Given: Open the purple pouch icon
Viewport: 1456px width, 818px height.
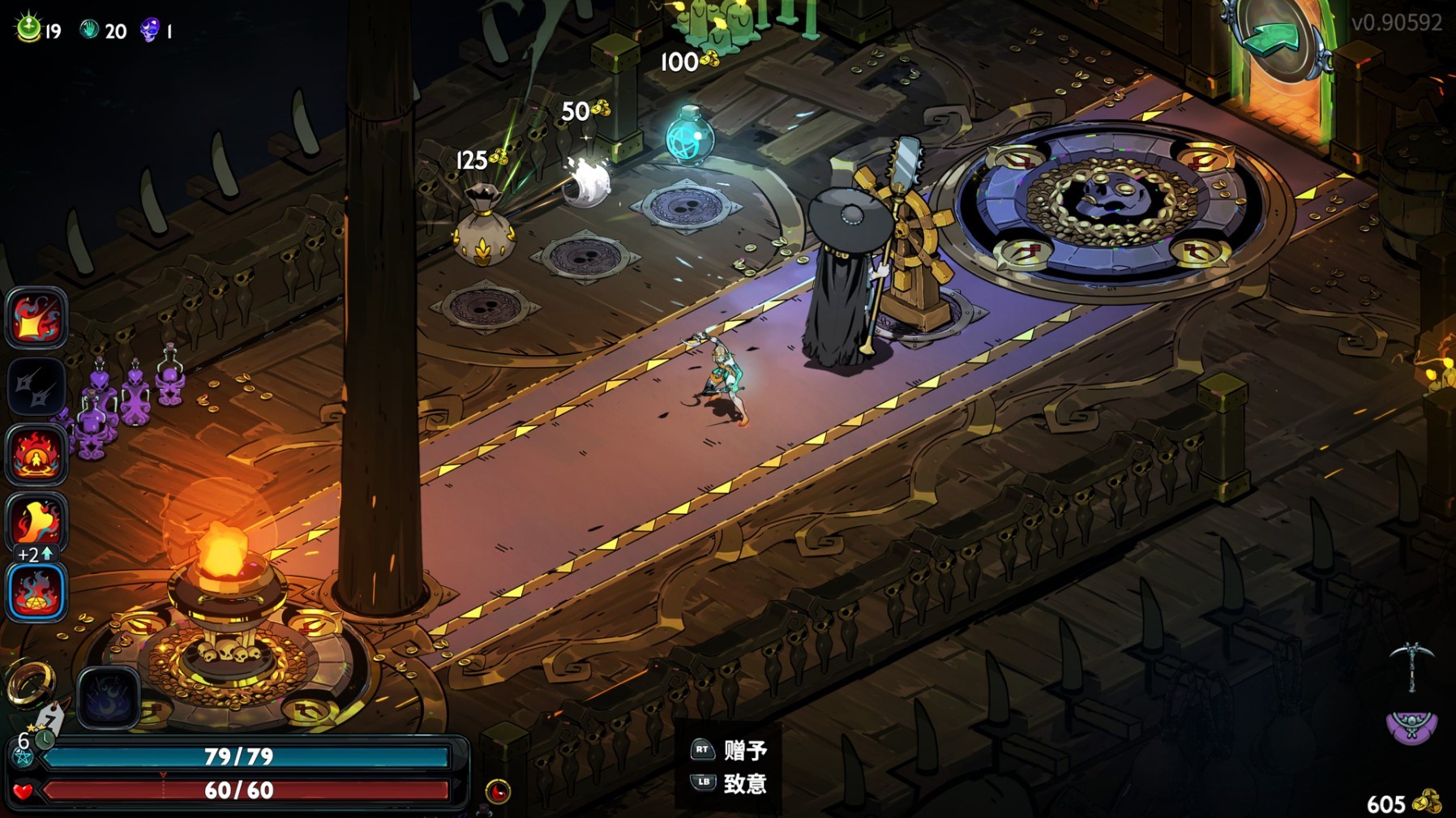Looking at the screenshot, I should click(1411, 726).
